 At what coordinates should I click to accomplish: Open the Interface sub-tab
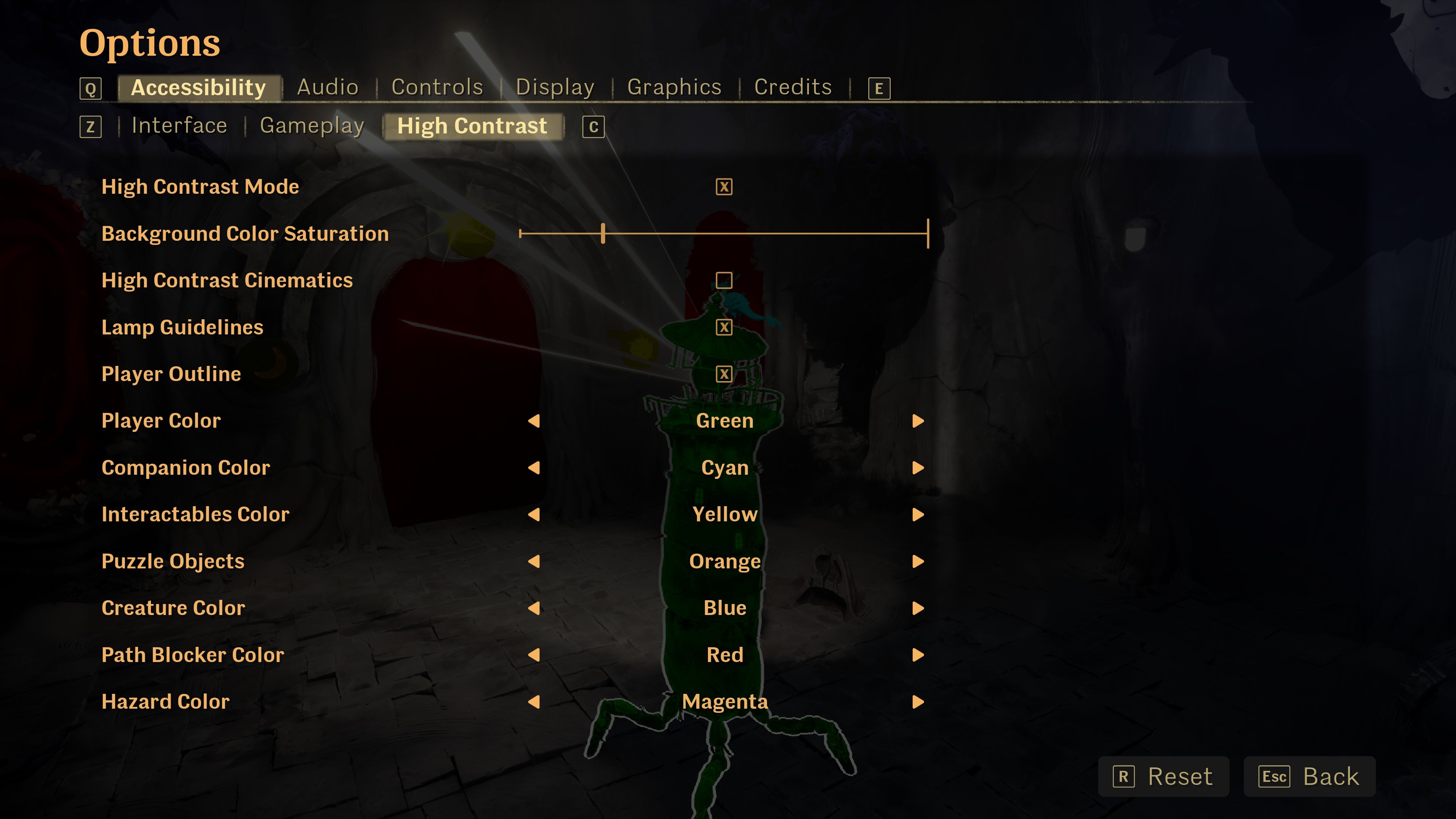[179, 126]
